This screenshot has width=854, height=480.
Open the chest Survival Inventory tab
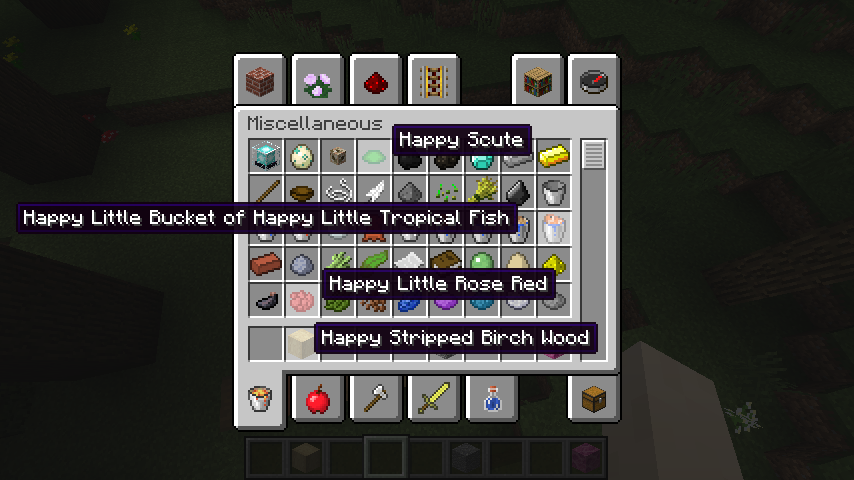594,400
